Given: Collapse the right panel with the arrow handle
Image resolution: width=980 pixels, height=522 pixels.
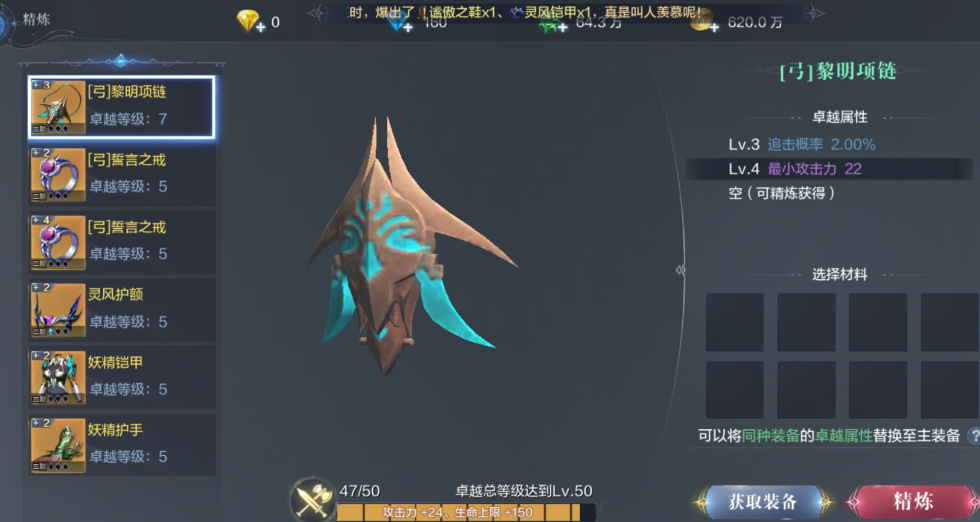Looking at the screenshot, I should click(681, 270).
